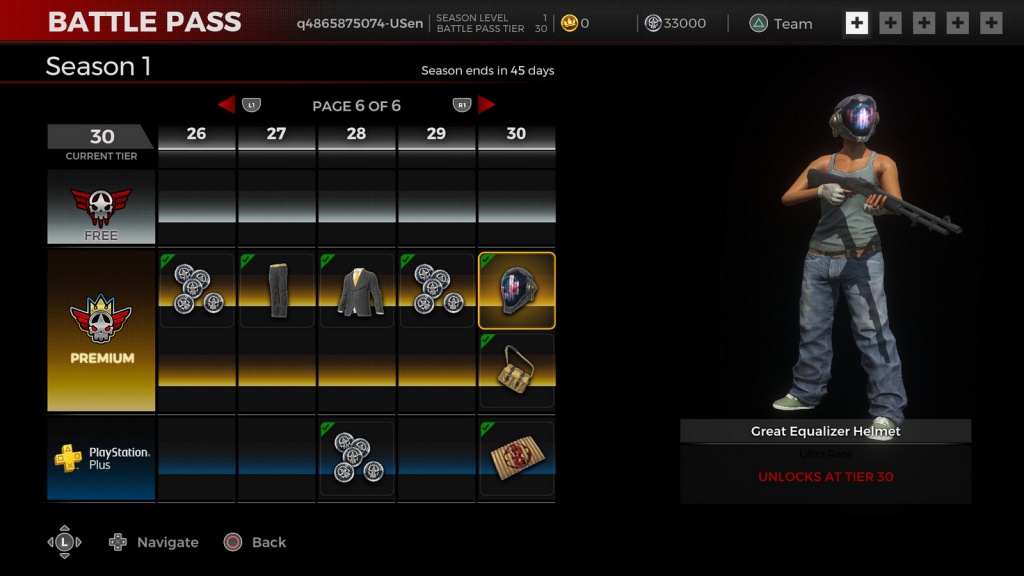Open the PlayStation Plus rewards row
The width and height of the screenshot is (1024, 576).
coord(101,458)
